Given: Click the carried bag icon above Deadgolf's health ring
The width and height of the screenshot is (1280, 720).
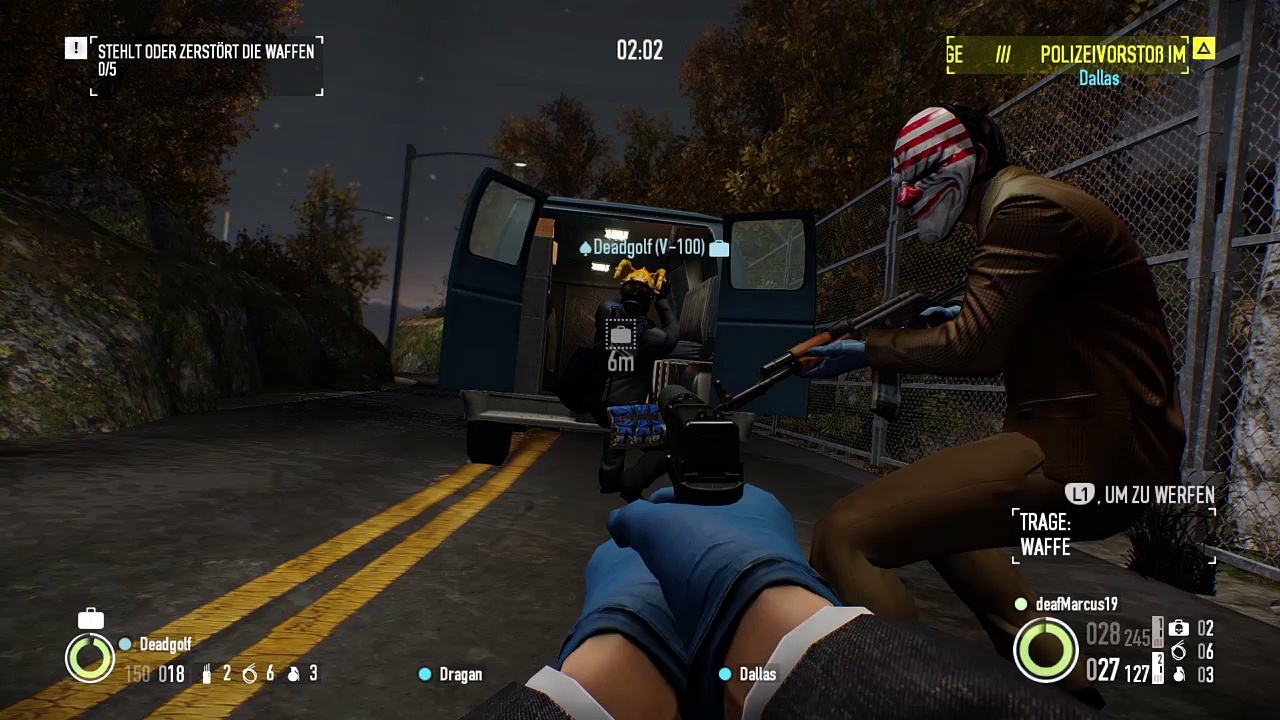Looking at the screenshot, I should [x=91, y=619].
